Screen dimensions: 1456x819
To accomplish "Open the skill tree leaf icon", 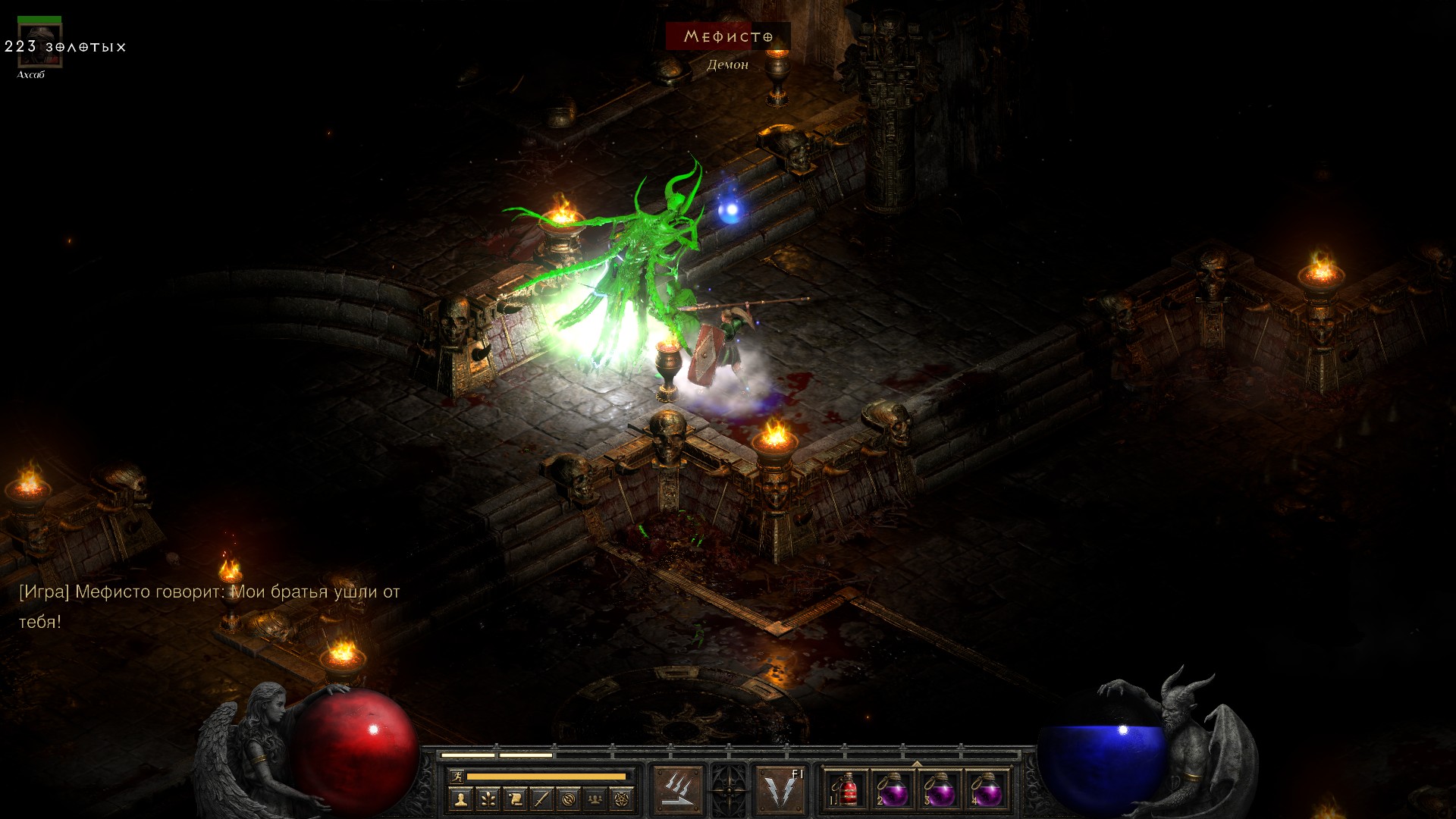I will pos(488,799).
